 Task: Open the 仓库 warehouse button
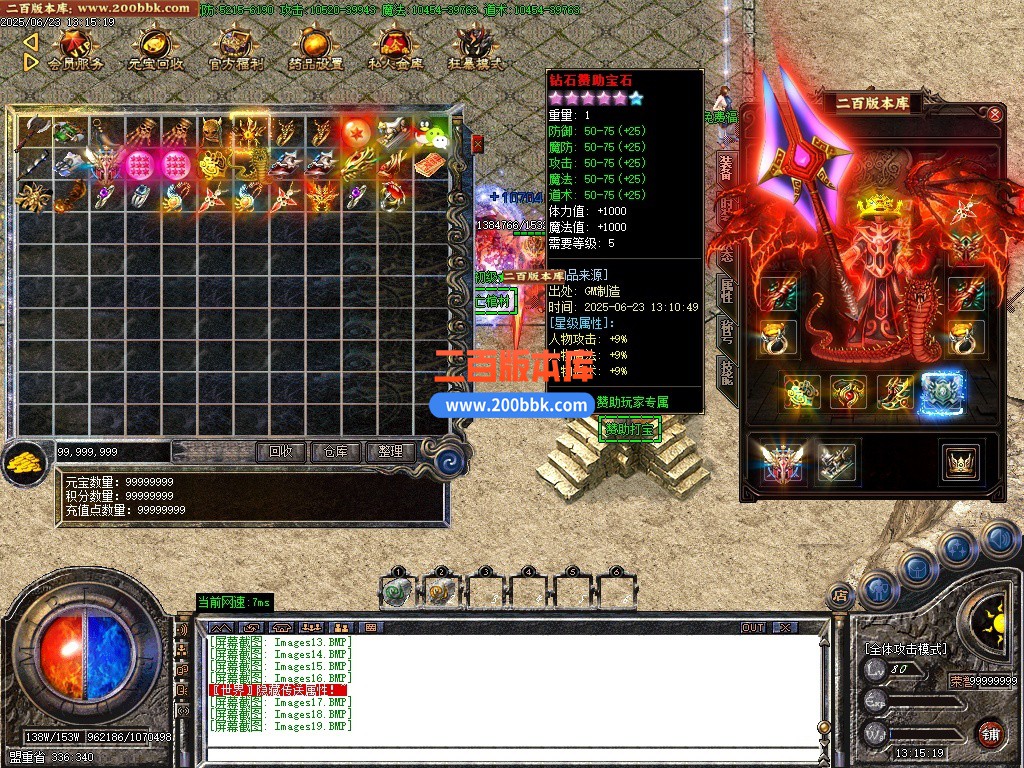click(335, 452)
